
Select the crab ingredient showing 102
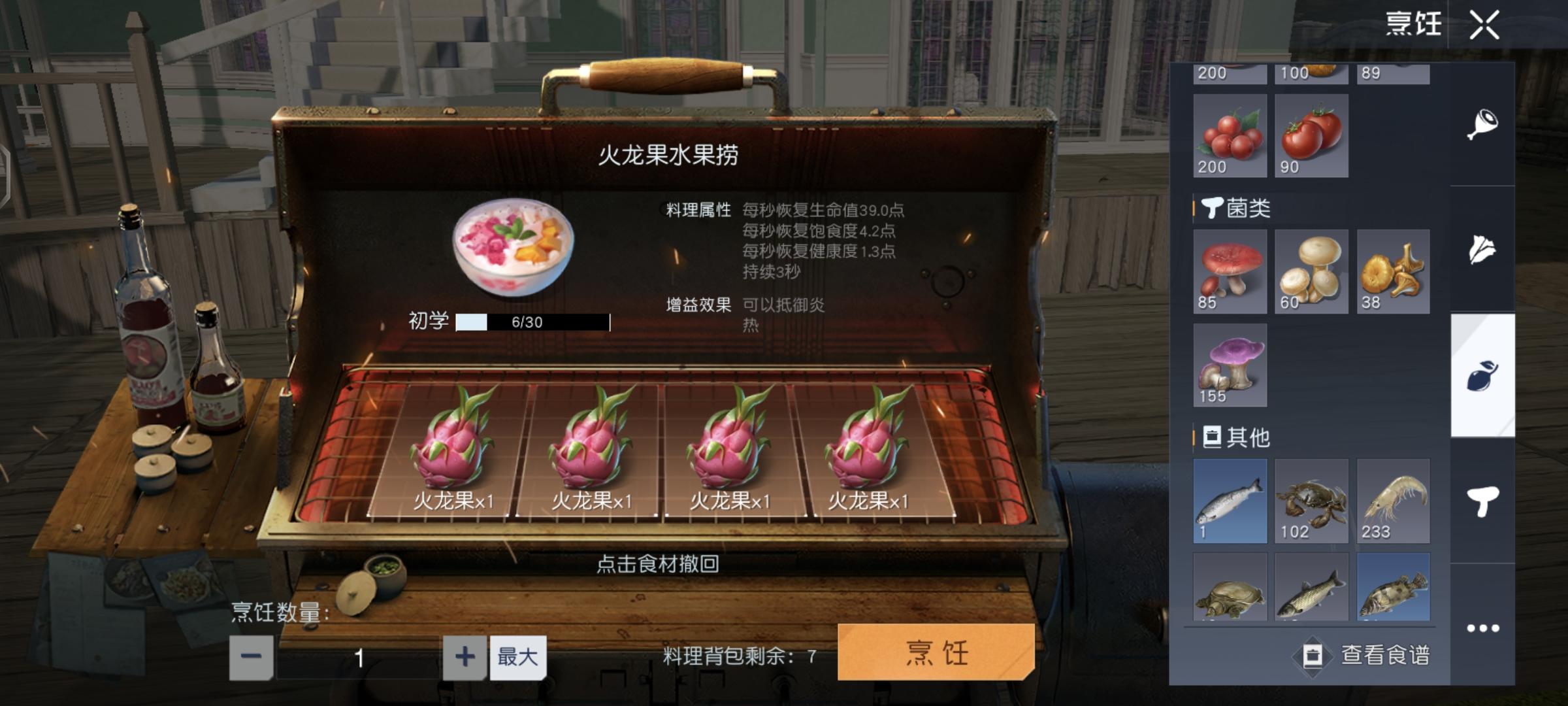click(x=1311, y=500)
